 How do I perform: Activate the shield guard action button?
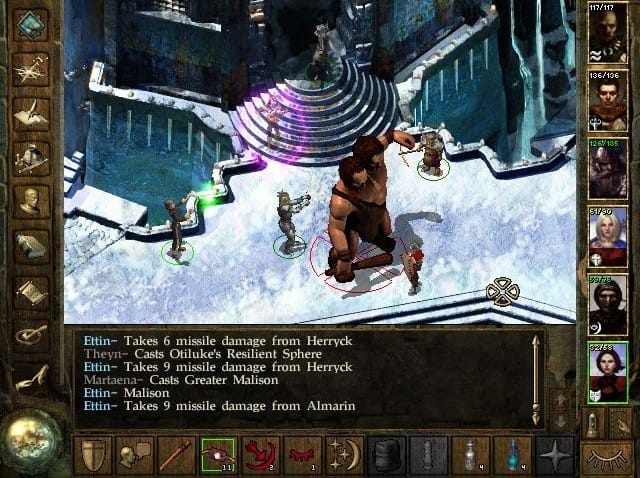tap(93, 456)
